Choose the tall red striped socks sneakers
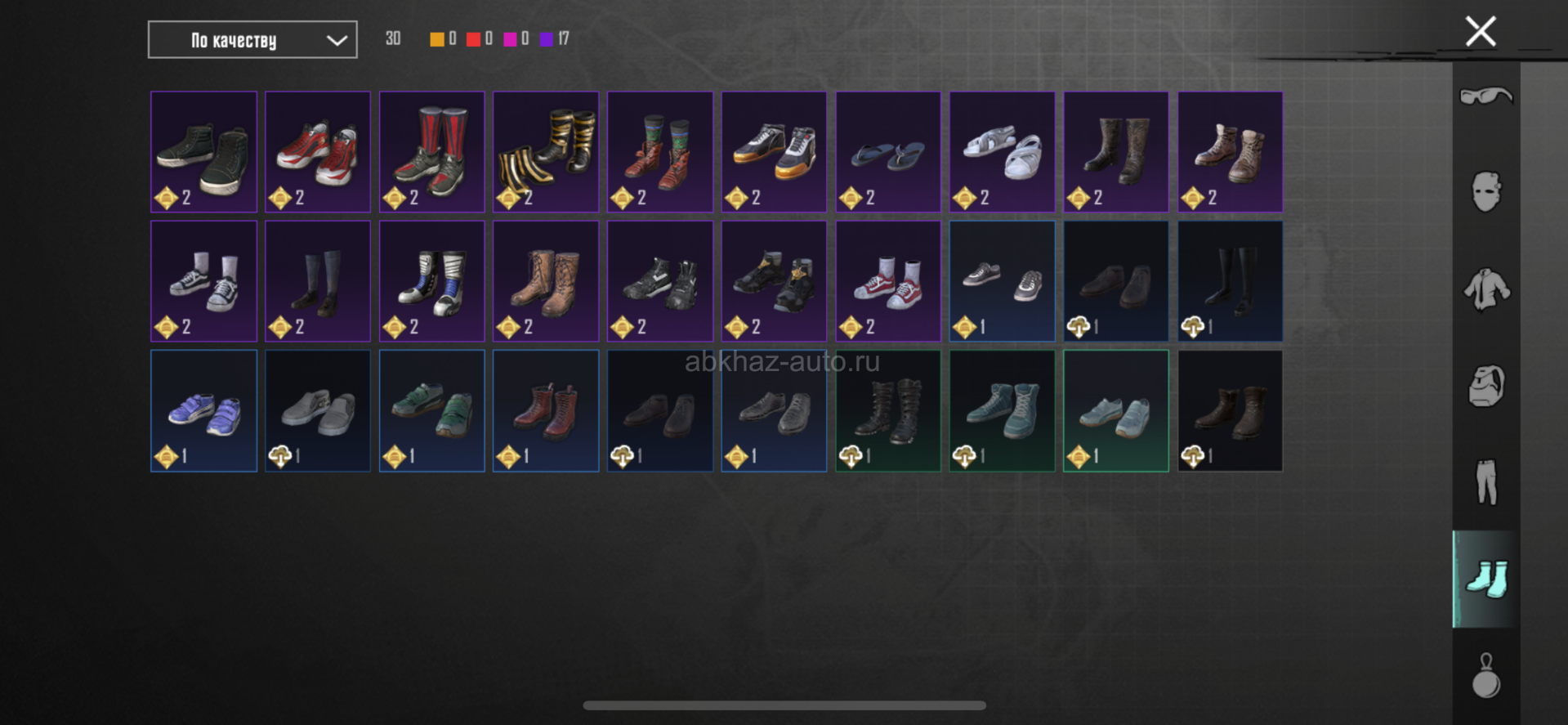The image size is (1568, 725). [431, 152]
